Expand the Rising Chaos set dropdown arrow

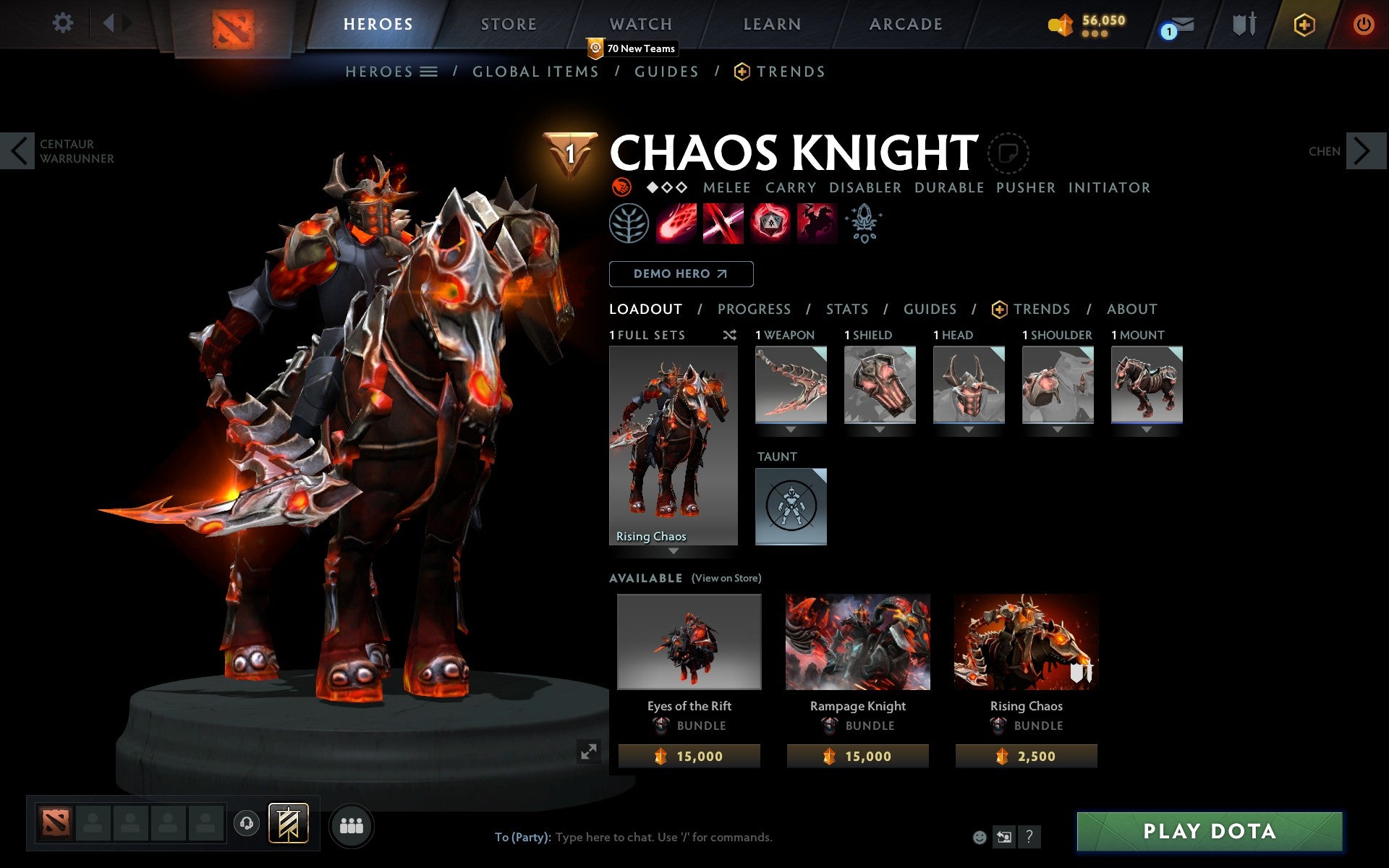coord(674,552)
